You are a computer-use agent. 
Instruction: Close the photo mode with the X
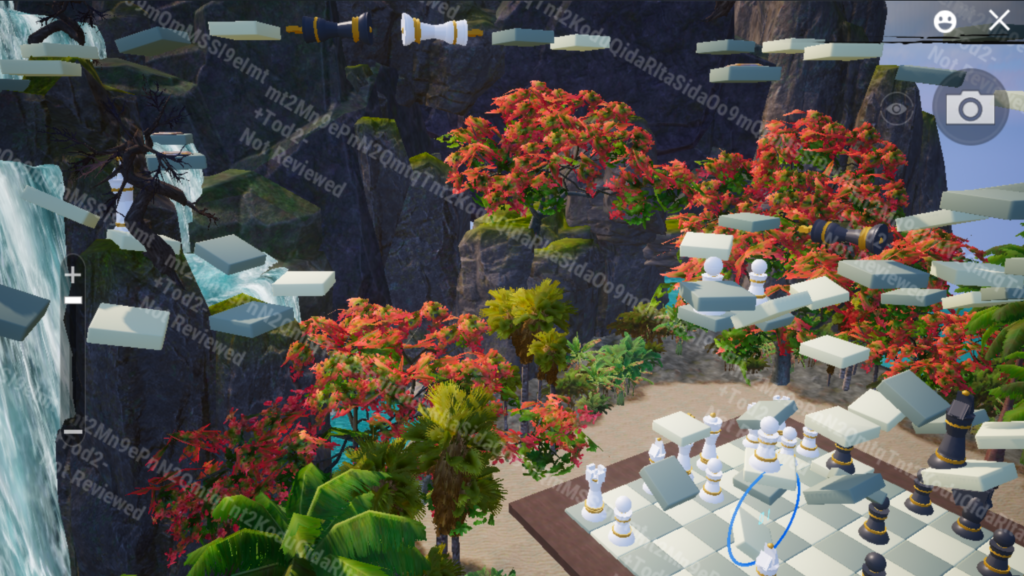[998, 20]
